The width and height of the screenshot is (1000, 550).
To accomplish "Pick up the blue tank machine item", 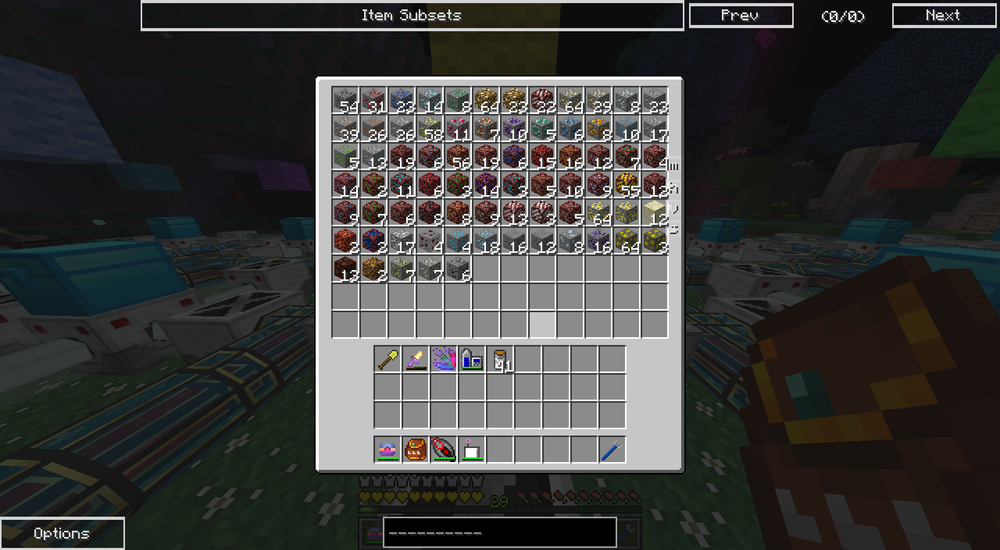I will tap(472, 359).
